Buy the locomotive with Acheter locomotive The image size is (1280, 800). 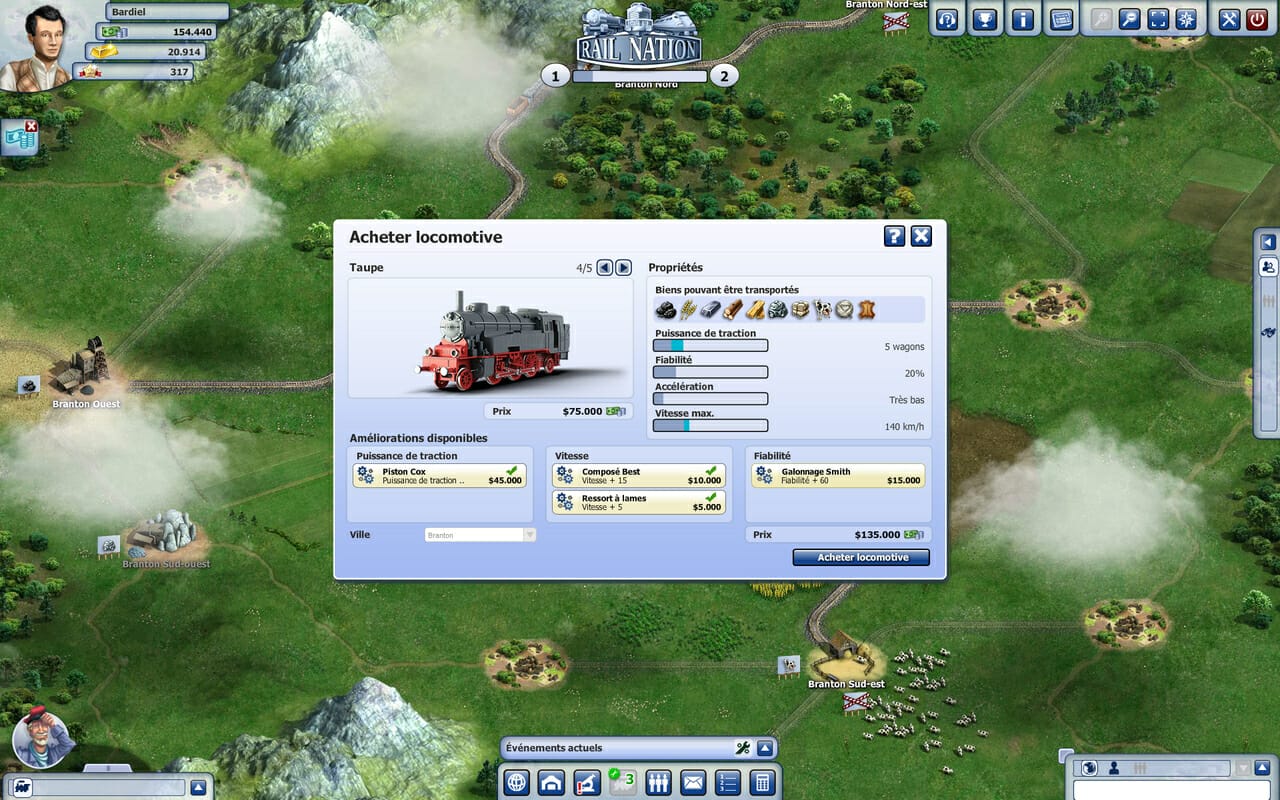861,557
